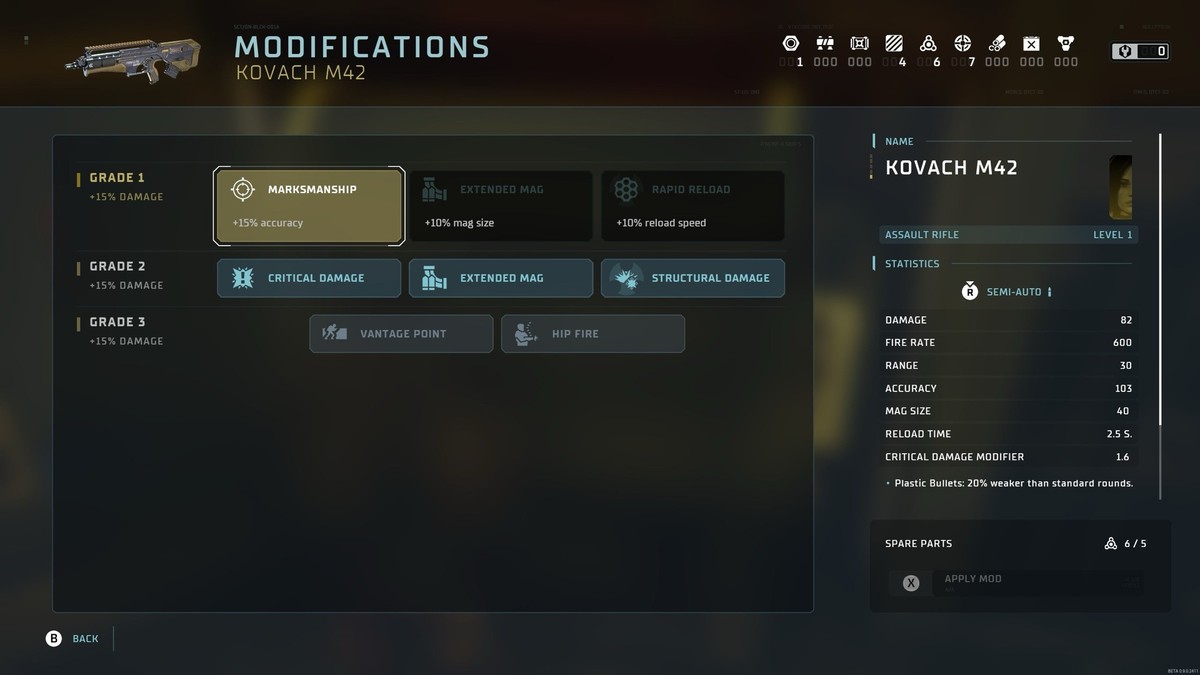Click the Vantage Point mod
This screenshot has width=1200, height=675.
click(x=401, y=334)
